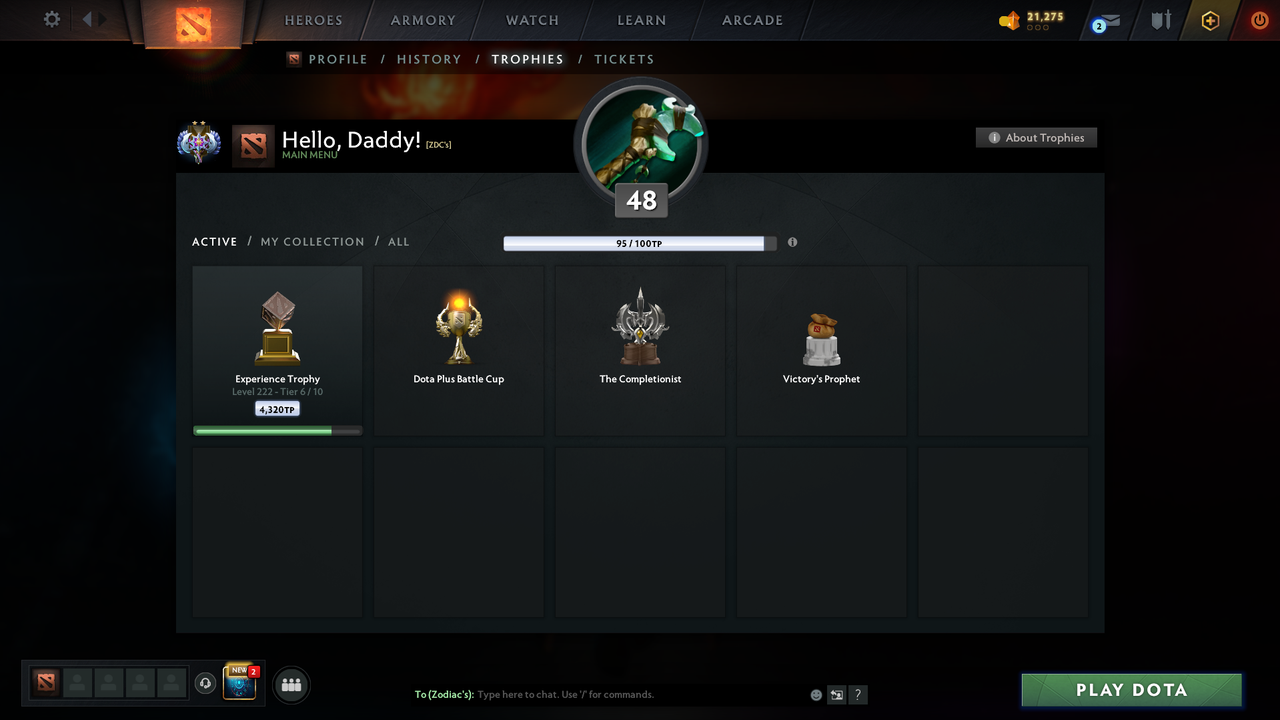Open the Watch menu

[532, 20]
